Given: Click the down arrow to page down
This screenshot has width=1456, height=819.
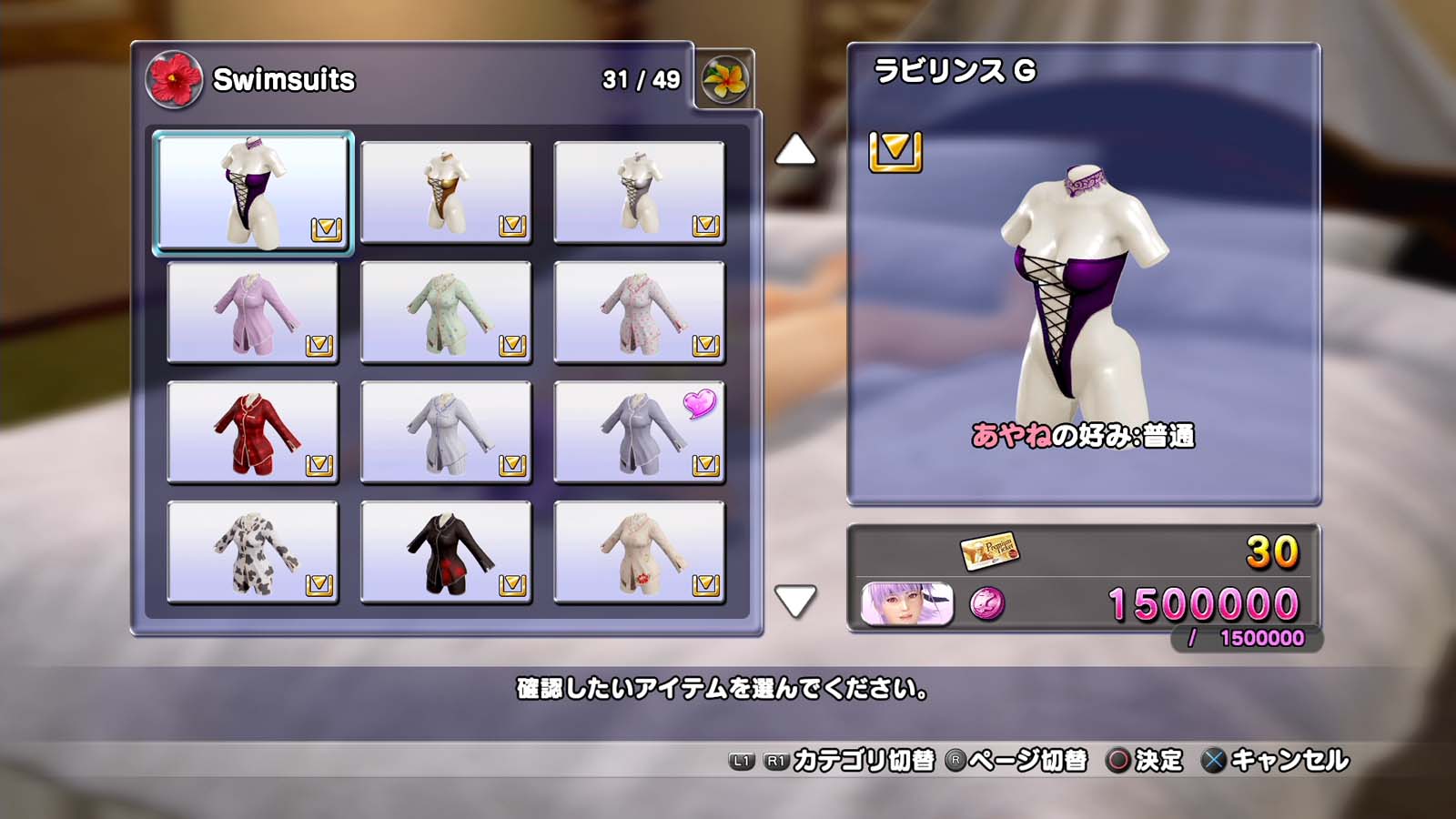Looking at the screenshot, I should [x=795, y=601].
